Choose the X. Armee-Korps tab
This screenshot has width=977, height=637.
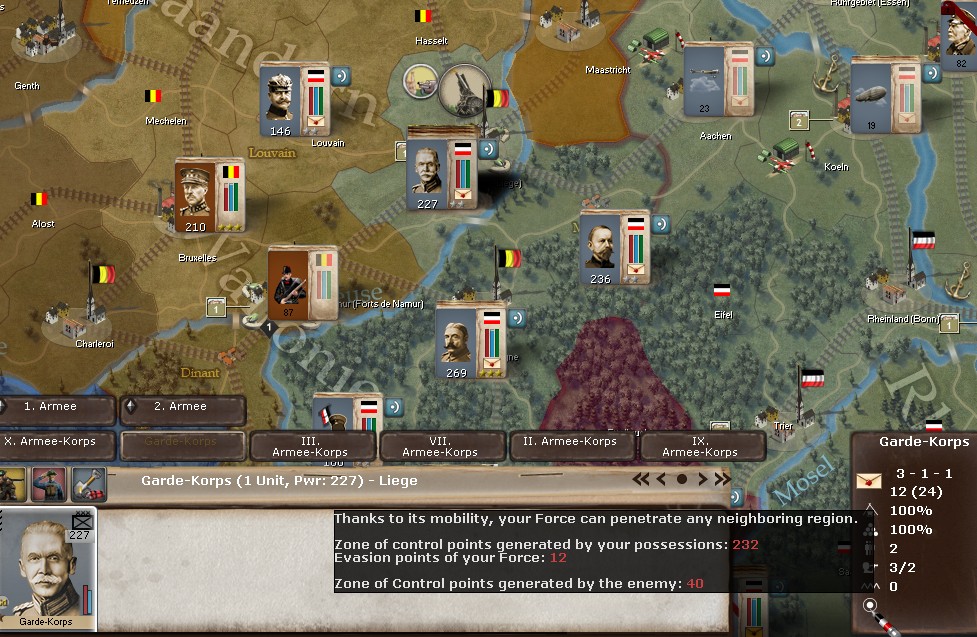point(58,444)
